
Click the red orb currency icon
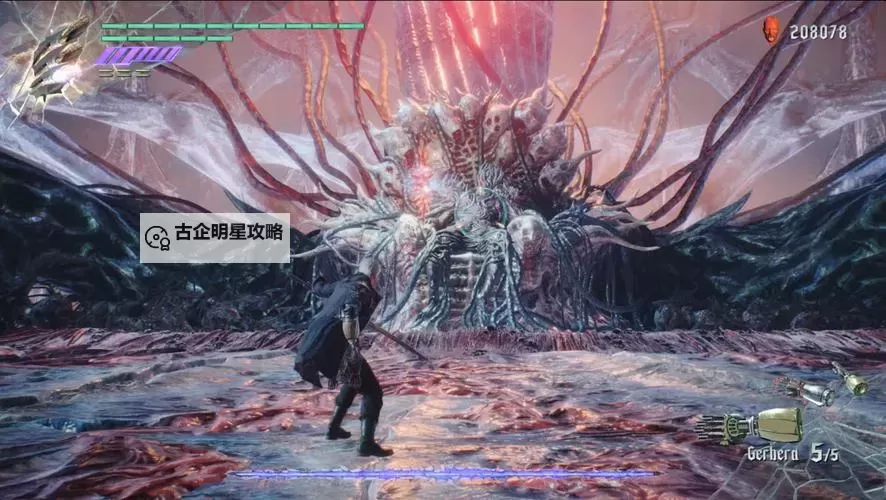click(x=773, y=29)
